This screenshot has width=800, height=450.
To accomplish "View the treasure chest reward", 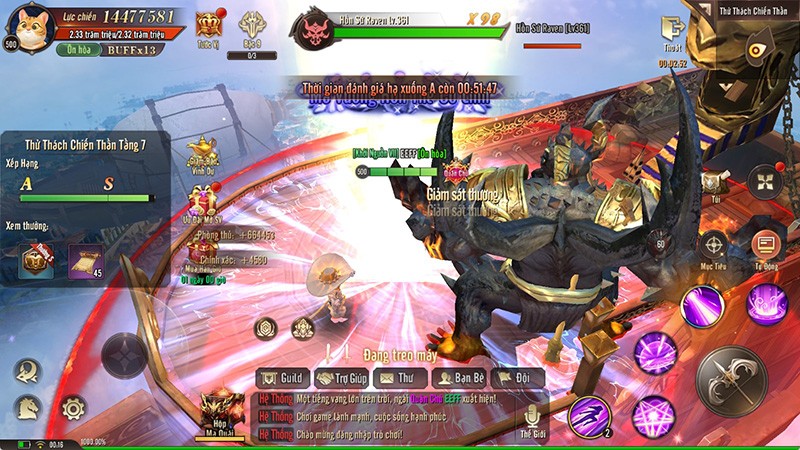I will [36, 259].
